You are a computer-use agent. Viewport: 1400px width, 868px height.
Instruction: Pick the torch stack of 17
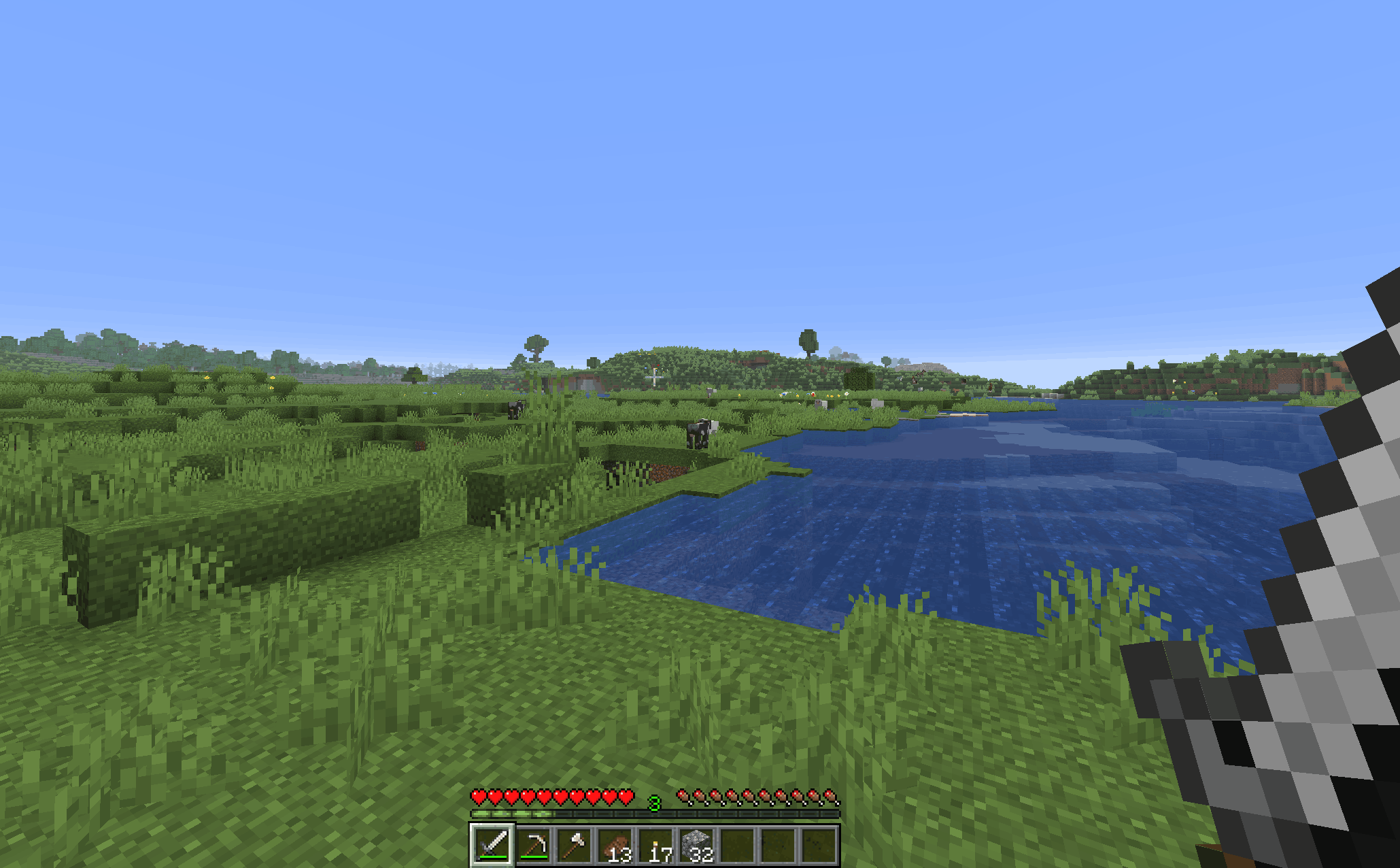tap(656, 845)
